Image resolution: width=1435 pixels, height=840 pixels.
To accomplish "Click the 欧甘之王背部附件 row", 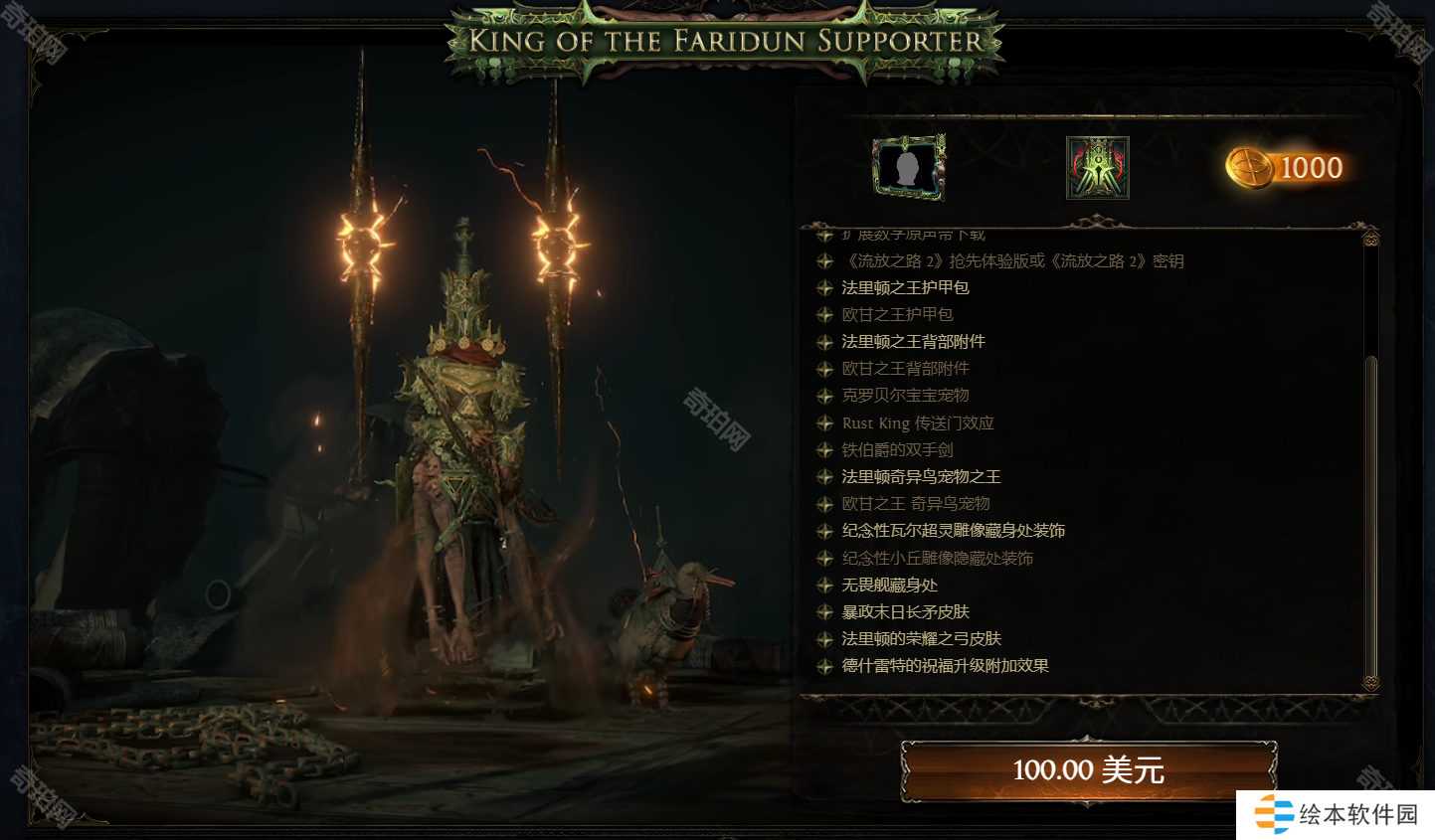I will point(905,369).
